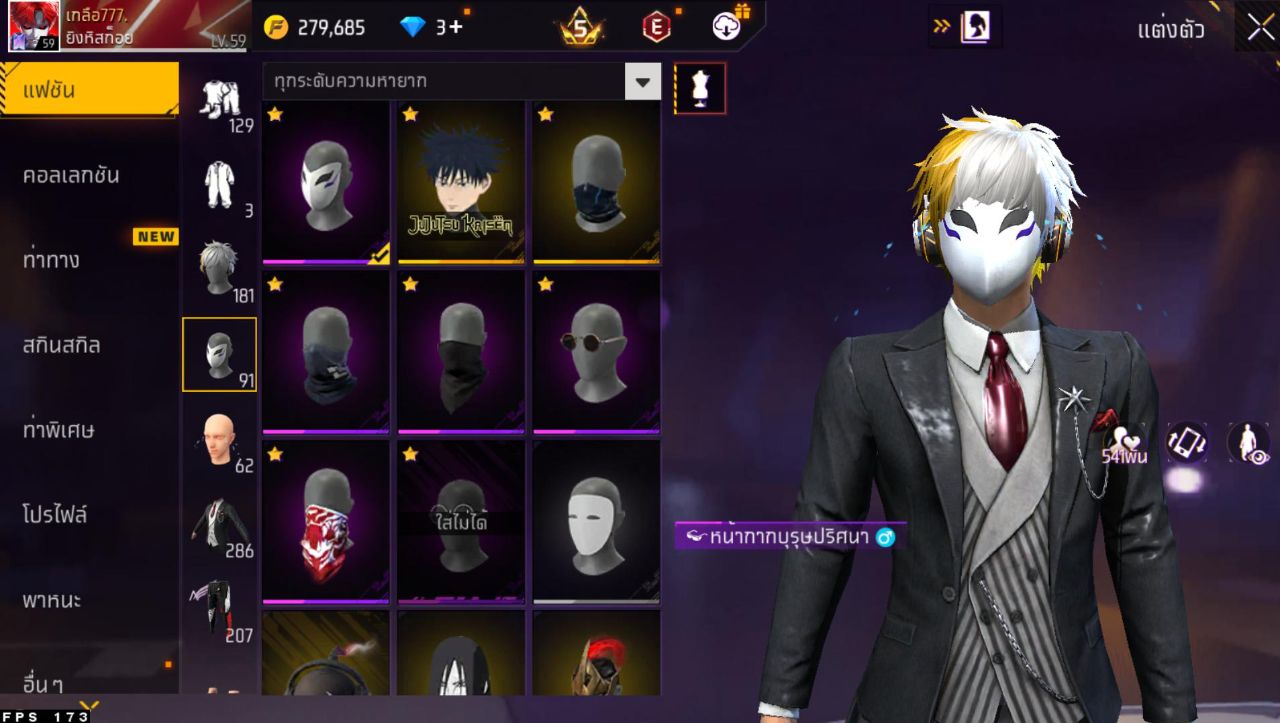1280x723 pixels.
Task: Open the jacket tops category
Action: click(219, 523)
